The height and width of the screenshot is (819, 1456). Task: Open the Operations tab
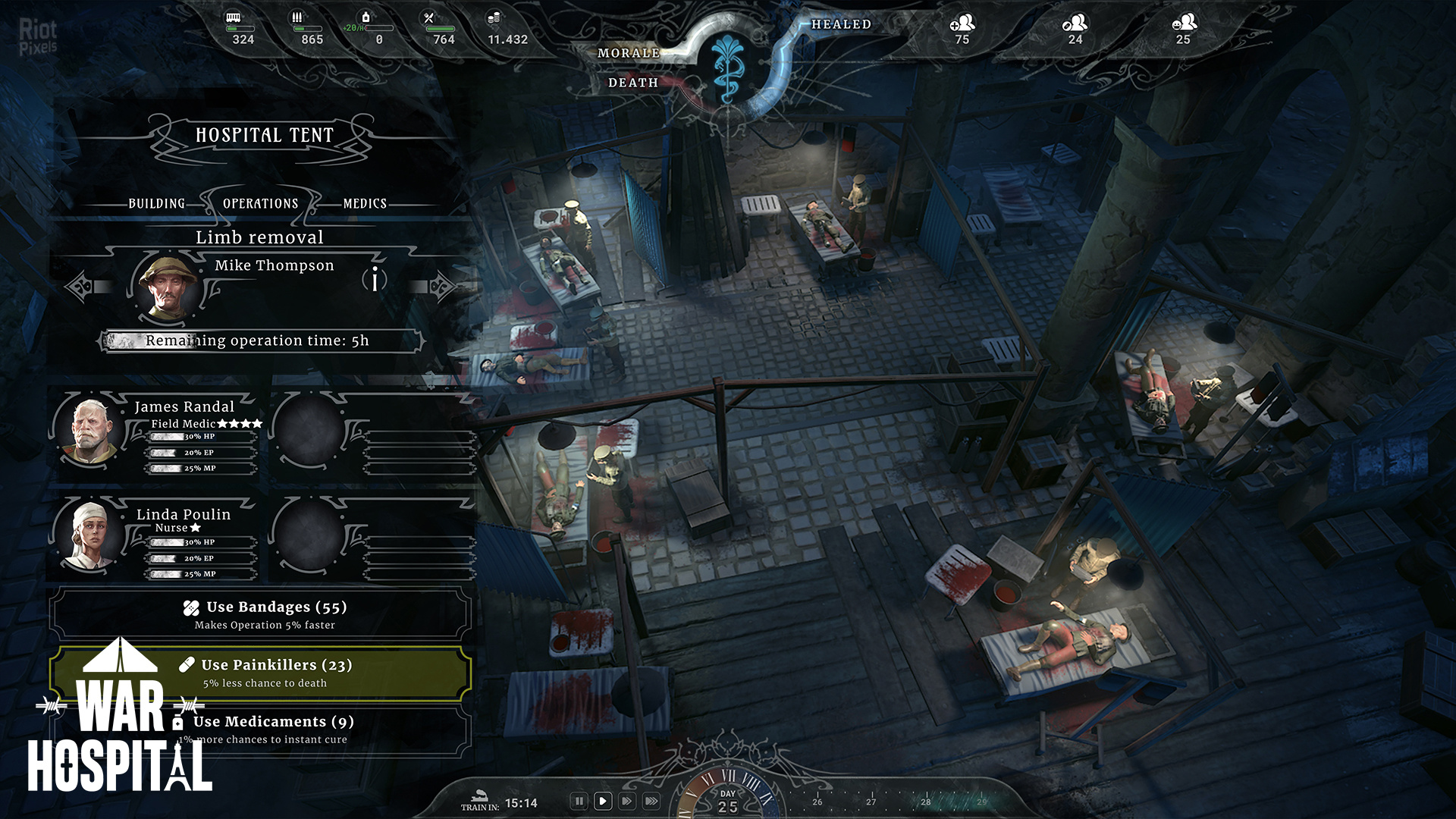[260, 203]
